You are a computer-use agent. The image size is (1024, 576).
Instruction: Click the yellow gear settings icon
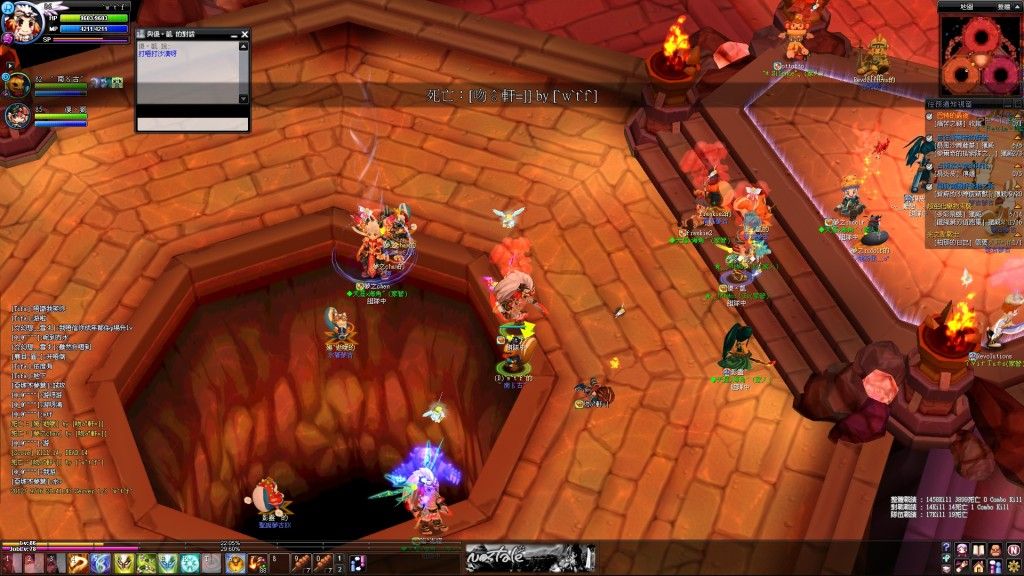click(x=1013, y=567)
